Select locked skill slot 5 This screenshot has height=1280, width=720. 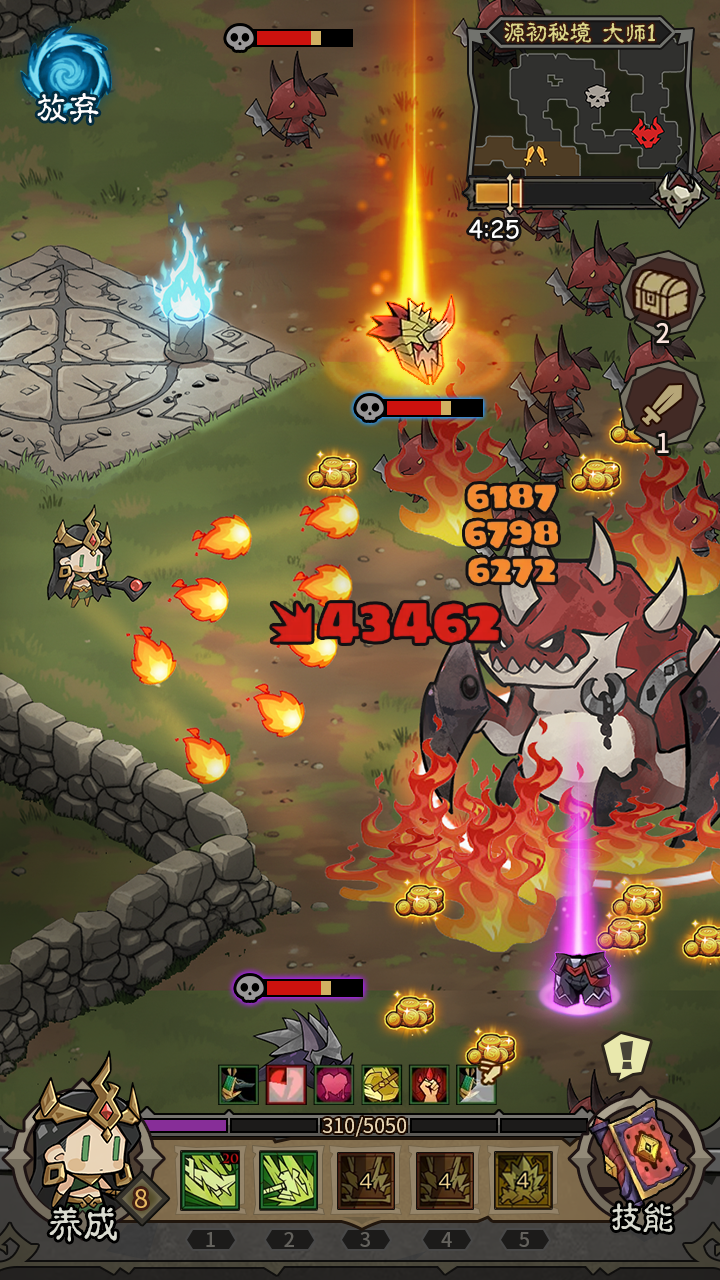coord(522,1180)
